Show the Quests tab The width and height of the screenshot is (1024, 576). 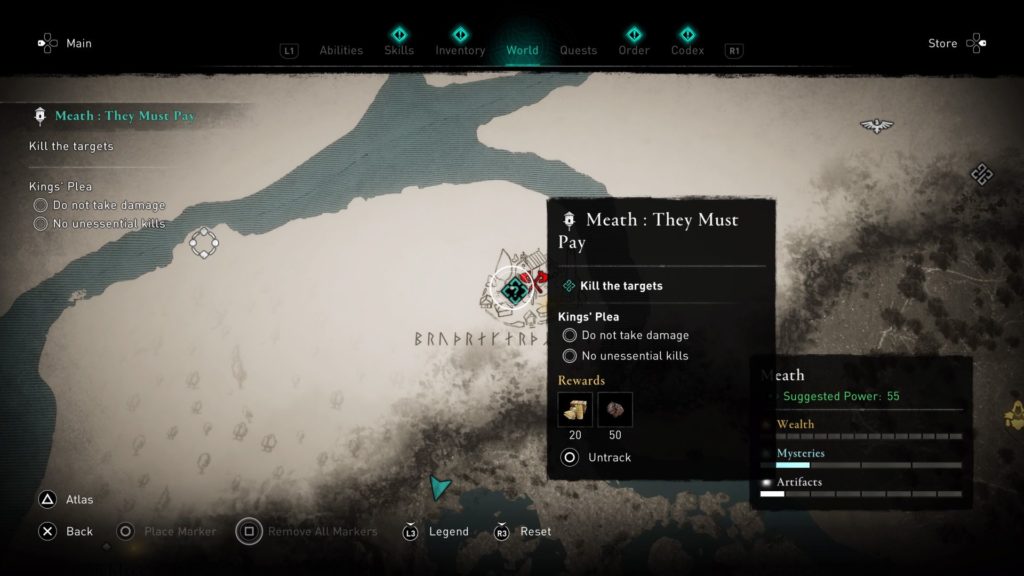578,50
